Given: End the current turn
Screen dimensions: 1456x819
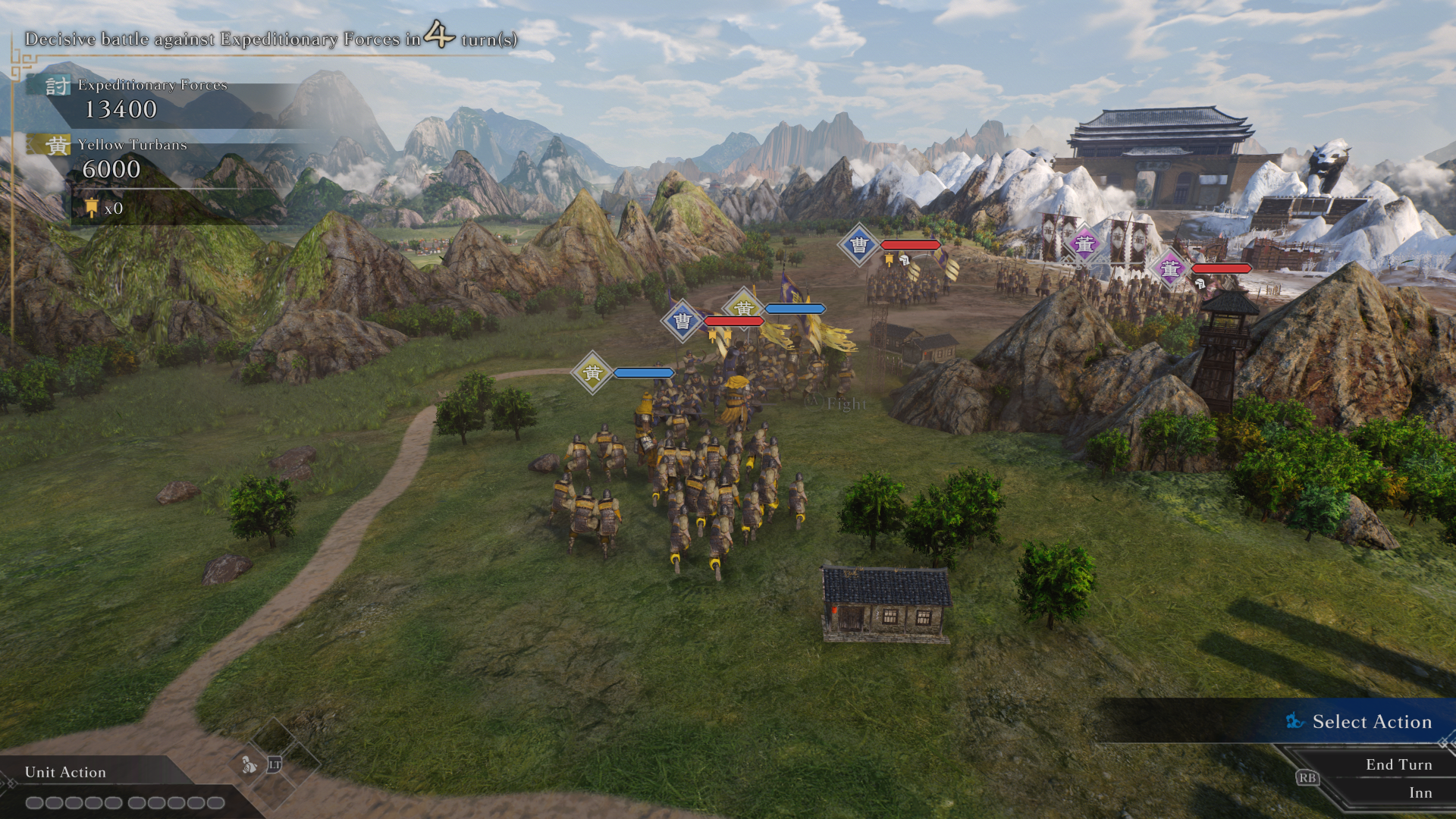Looking at the screenshot, I should pos(1398,764).
